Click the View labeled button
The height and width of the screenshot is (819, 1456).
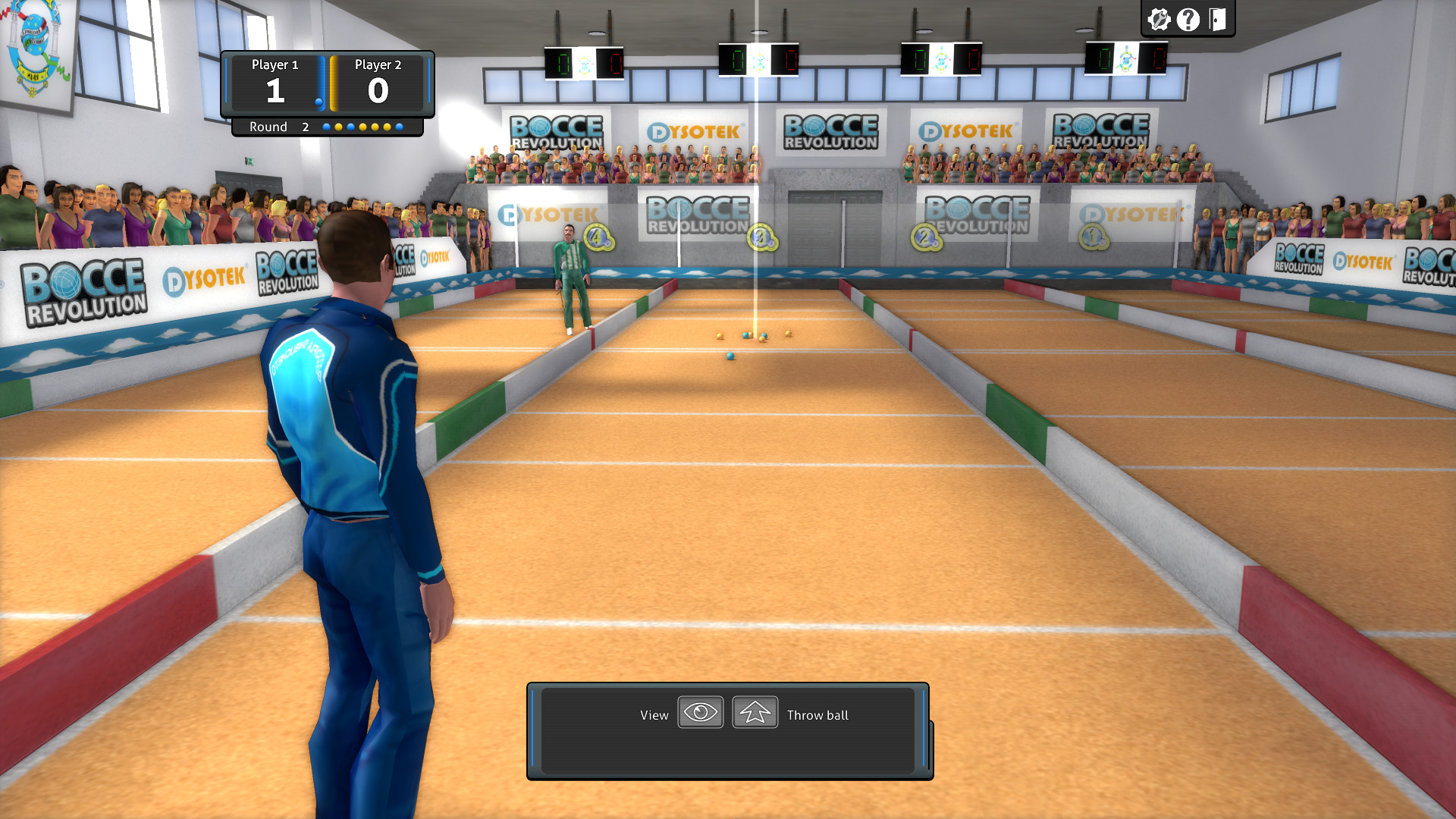654,714
